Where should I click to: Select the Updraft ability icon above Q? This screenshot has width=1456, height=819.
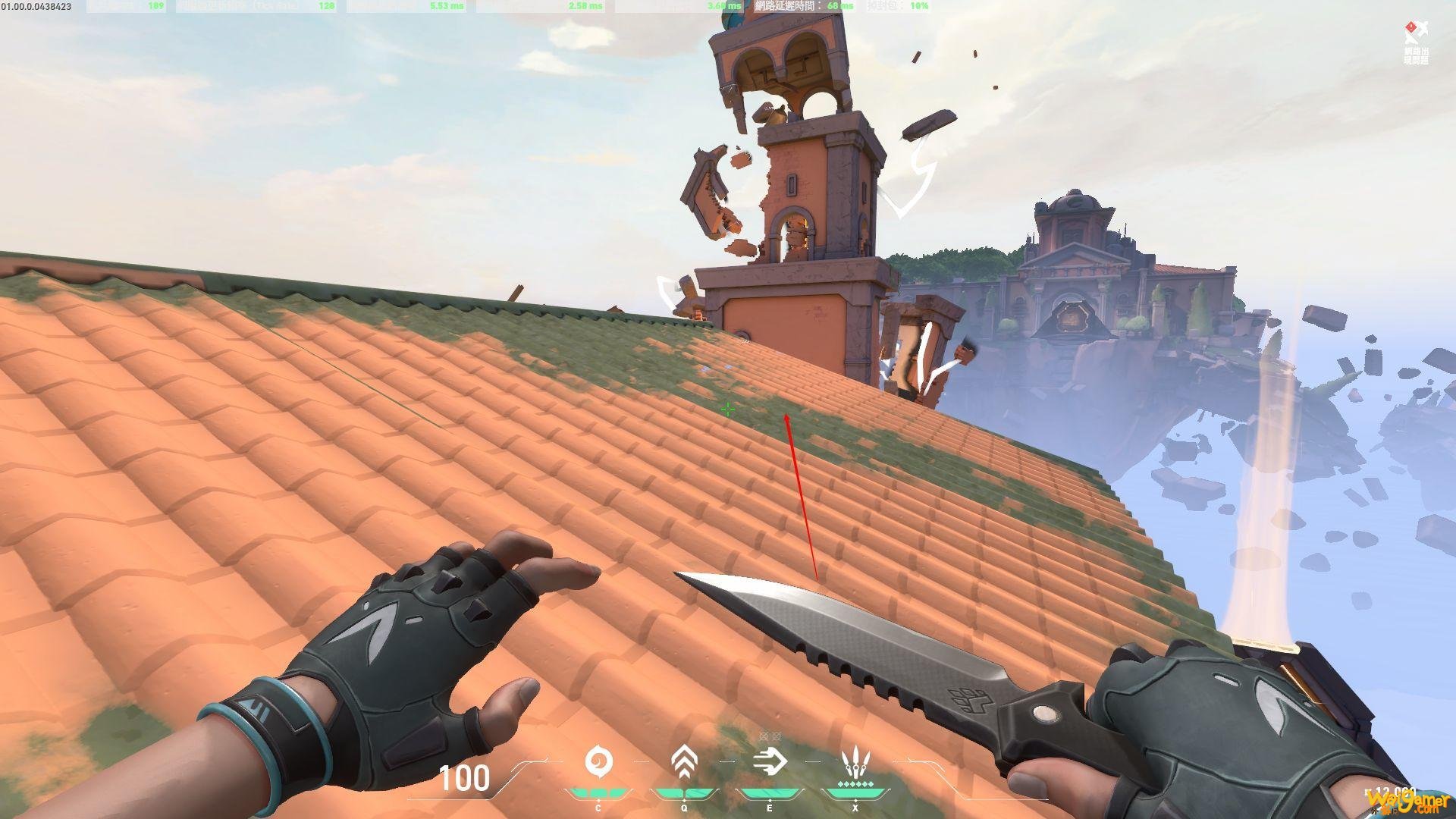[682, 759]
